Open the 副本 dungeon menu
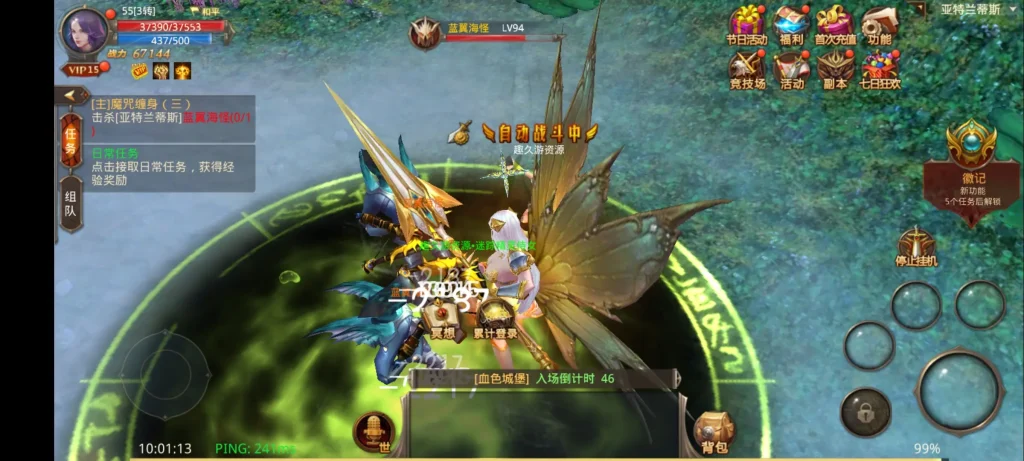1024x461 pixels. pyautogui.click(x=835, y=68)
